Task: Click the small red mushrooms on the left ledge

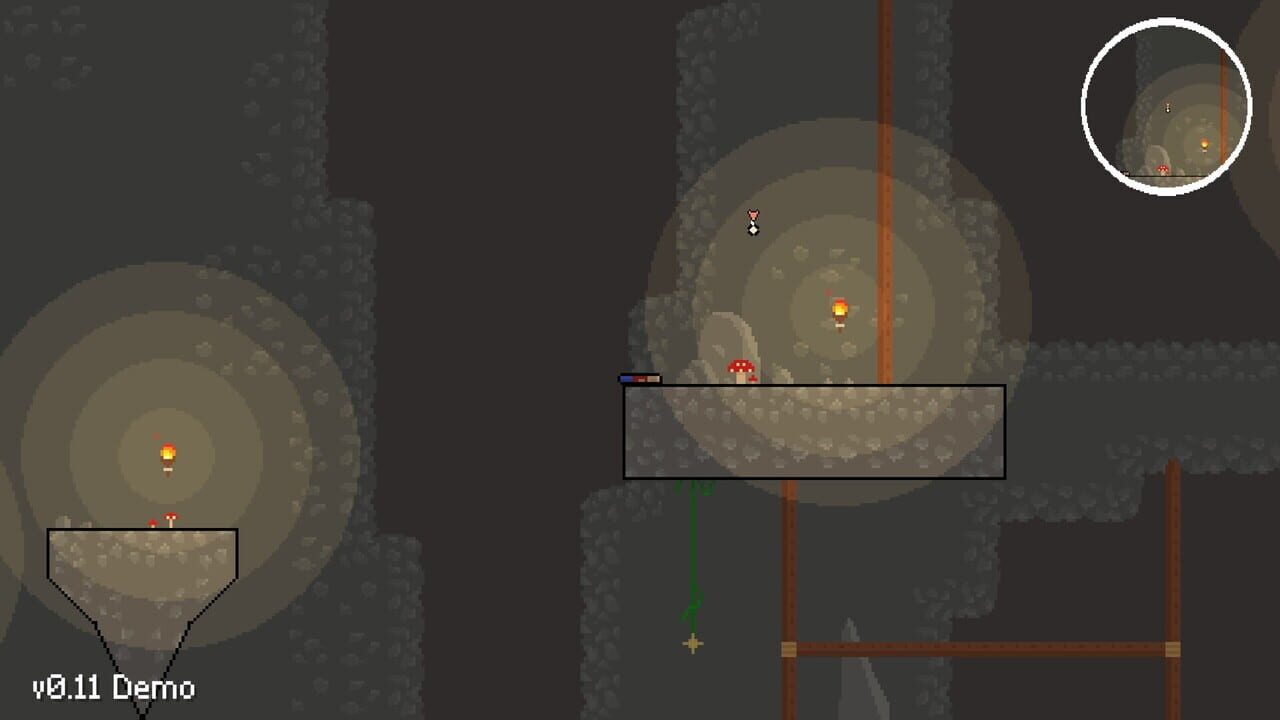Action: (x=166, y=521)
